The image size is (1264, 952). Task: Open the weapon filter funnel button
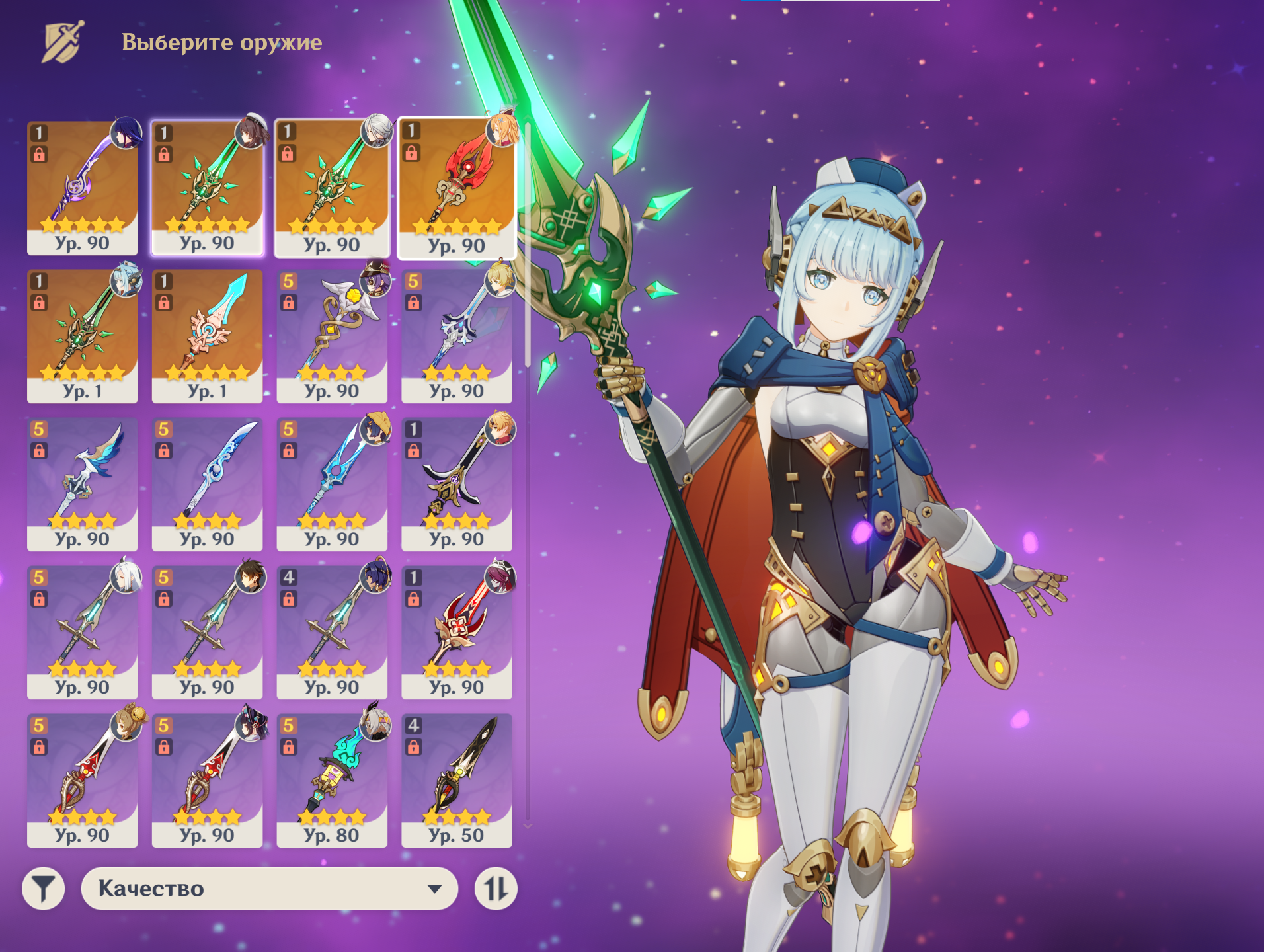(44, 889)
